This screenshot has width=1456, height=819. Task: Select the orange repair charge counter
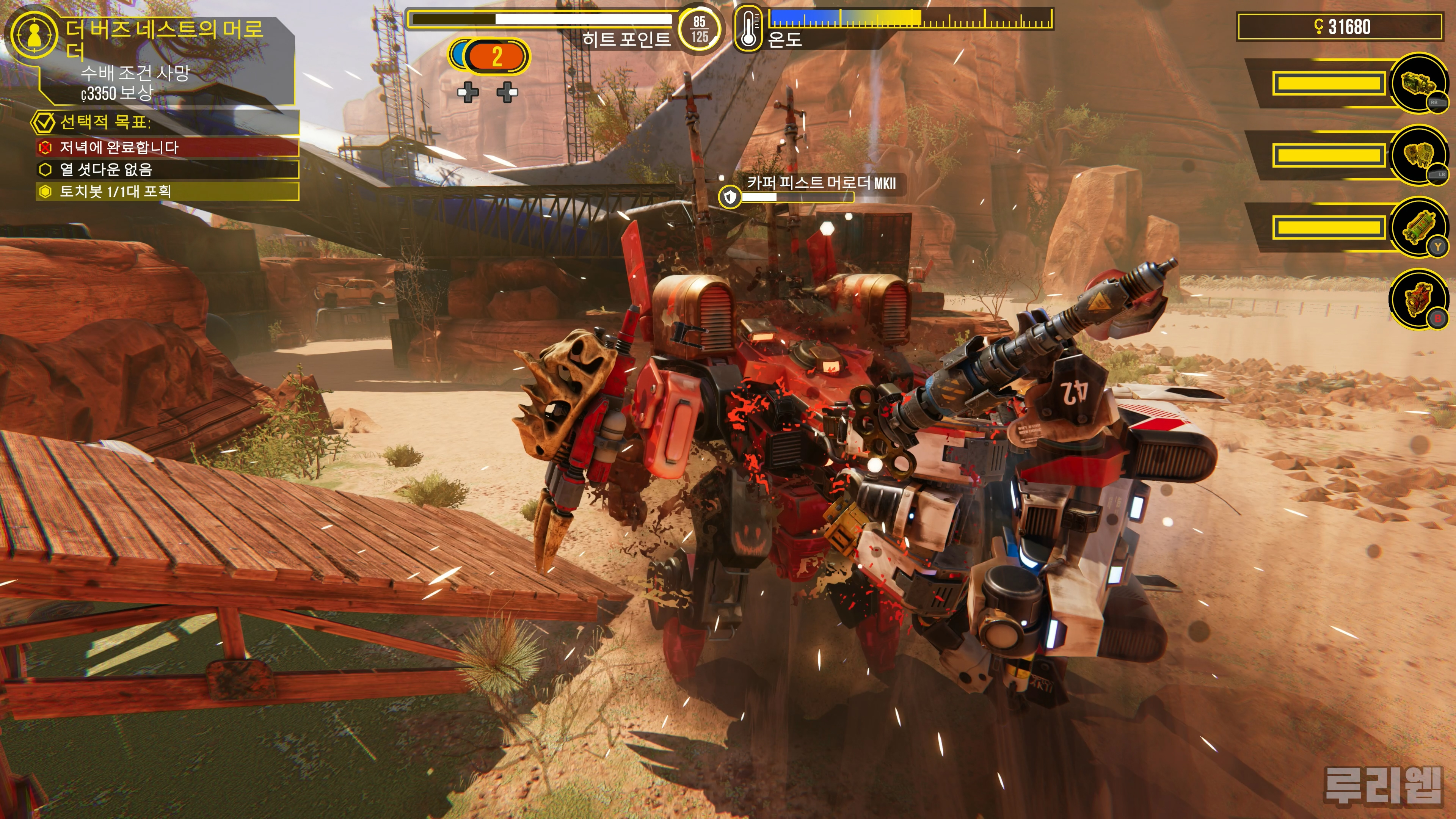coord(496,56)
